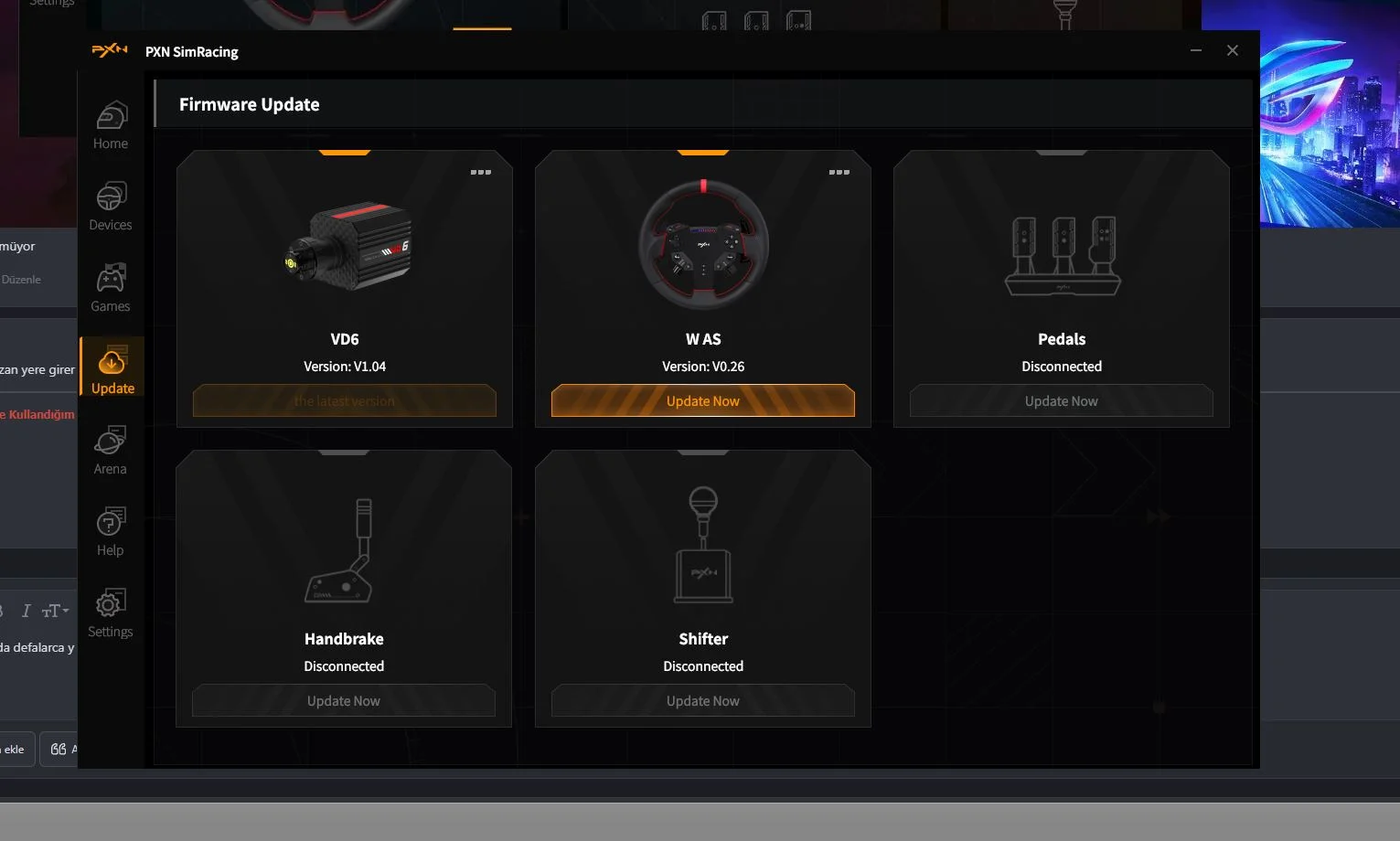Open the W AS card's three-dot menu
Viewport: 1400px width, 841px height.
[x=839, y=172]
